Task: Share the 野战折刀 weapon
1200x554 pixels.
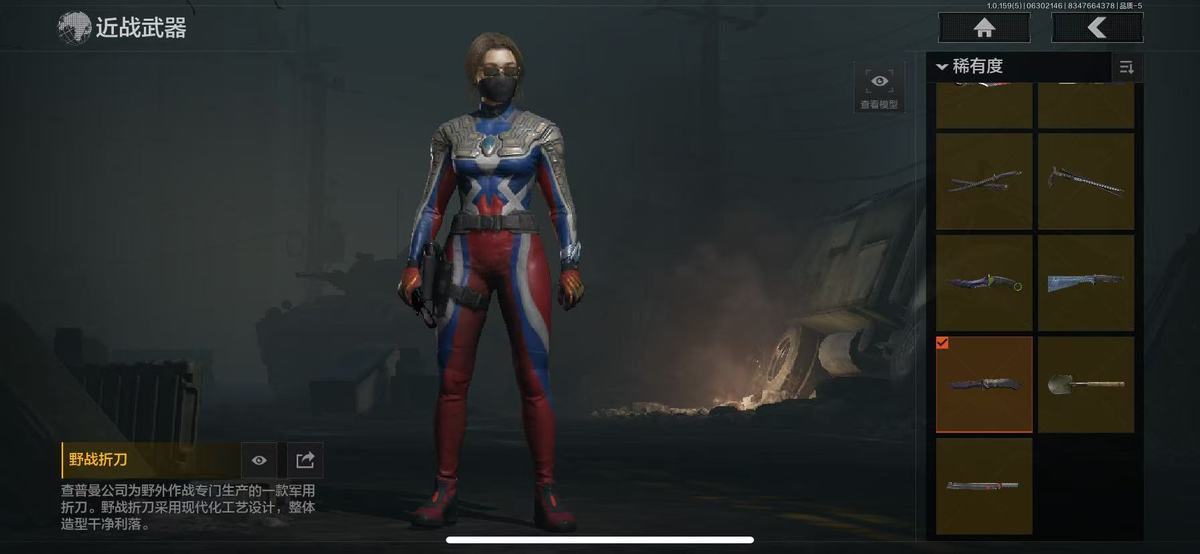Action: (x=306, y=460)
